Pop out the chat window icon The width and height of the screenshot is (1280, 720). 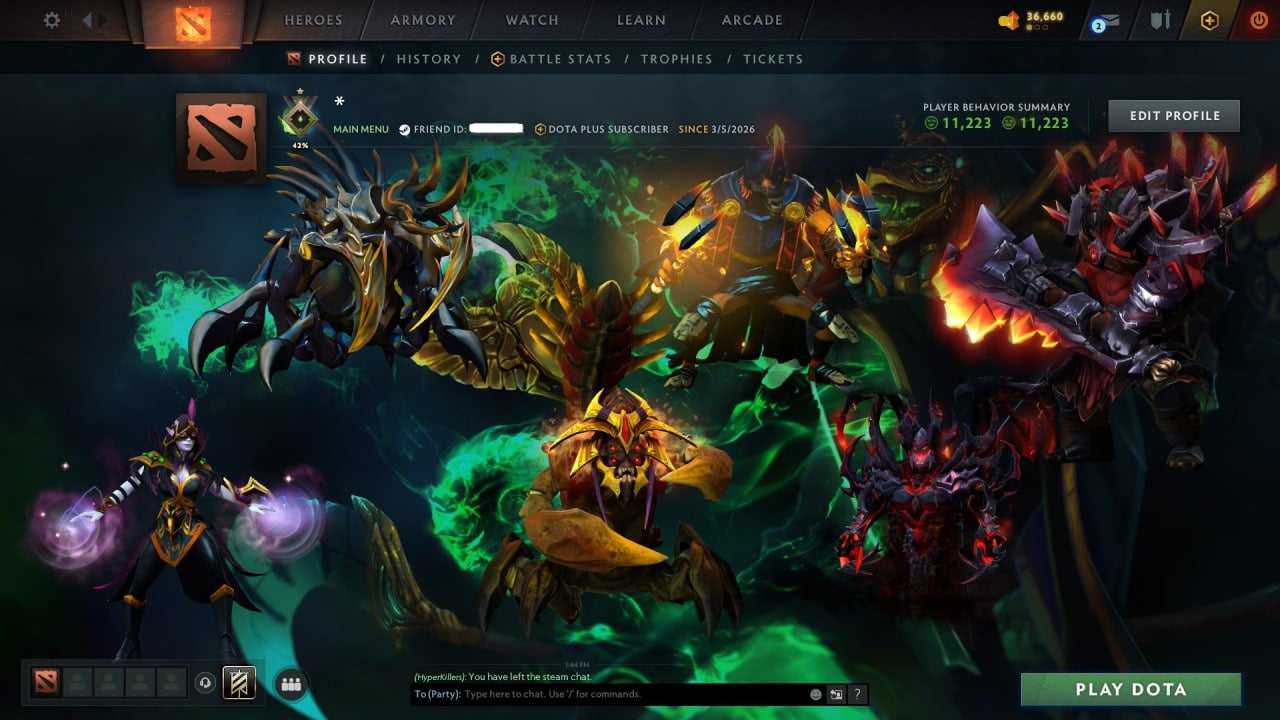tap(836, 694)
